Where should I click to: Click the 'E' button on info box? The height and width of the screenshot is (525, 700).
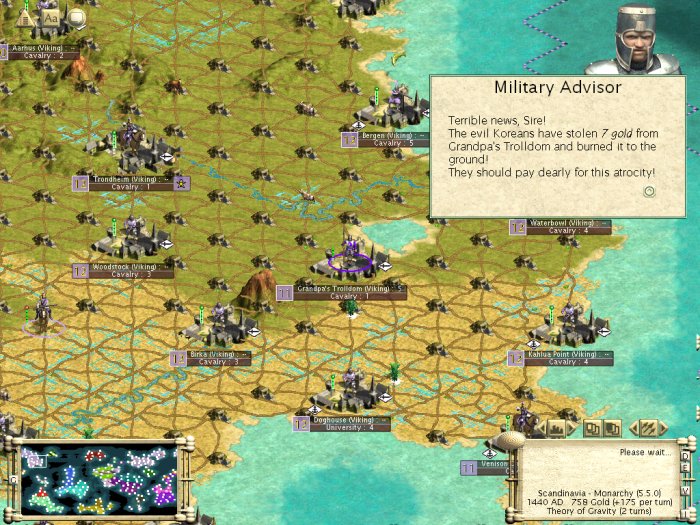coord(685,467)
